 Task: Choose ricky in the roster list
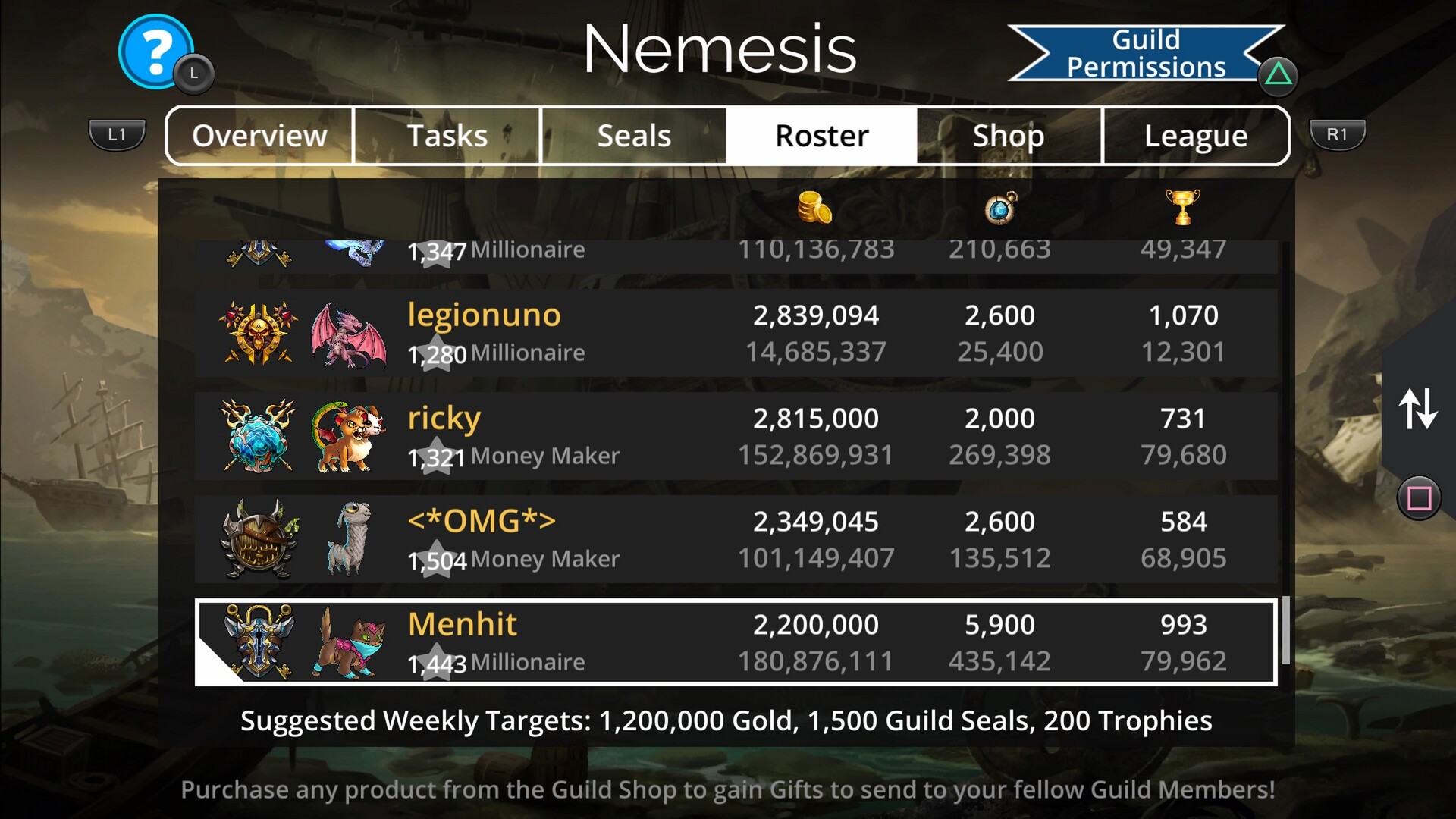point(736,436)
